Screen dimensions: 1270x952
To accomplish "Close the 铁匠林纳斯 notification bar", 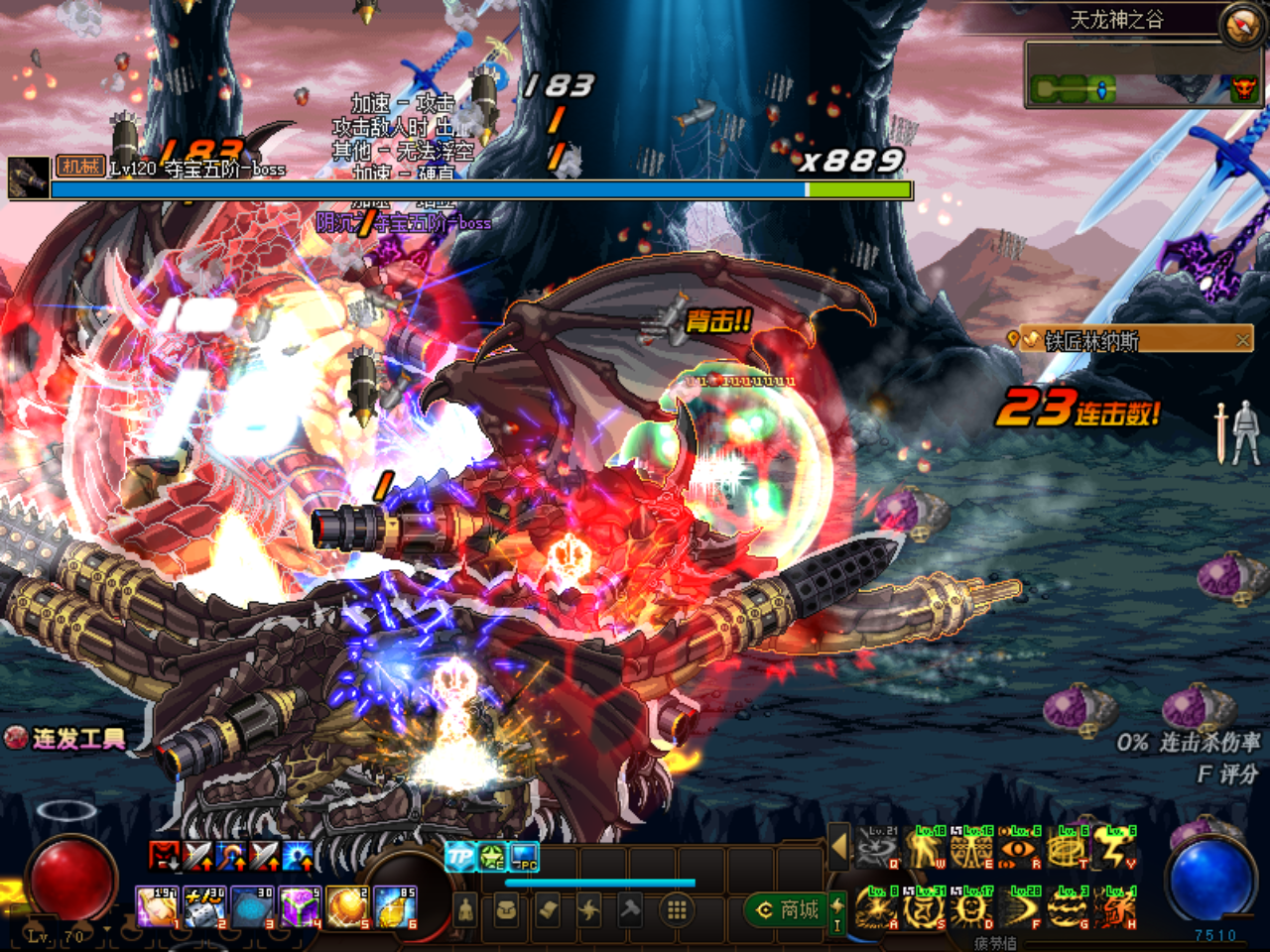I will (x=1242, y=340).
